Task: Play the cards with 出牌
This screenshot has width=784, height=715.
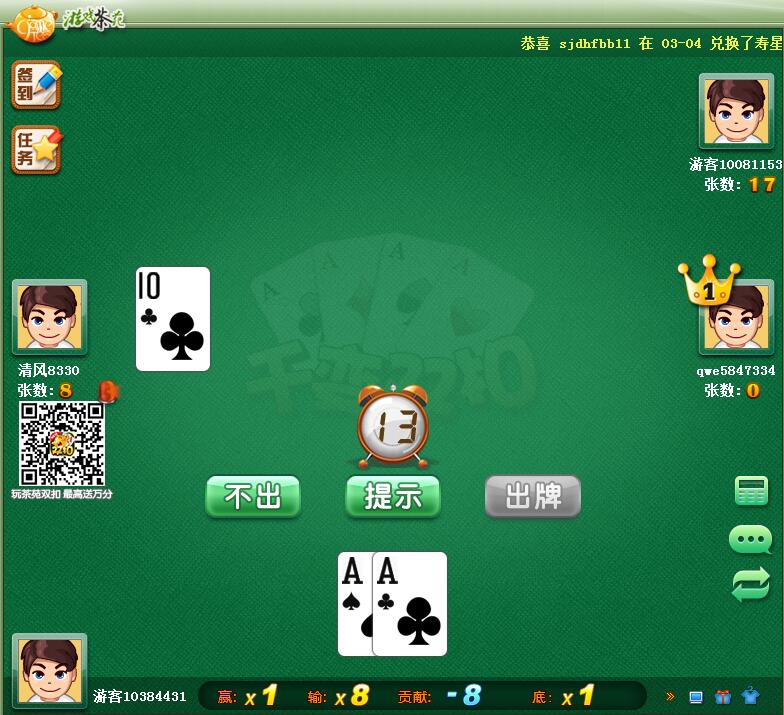Action: pyautogui.click(x=532, y=496)
